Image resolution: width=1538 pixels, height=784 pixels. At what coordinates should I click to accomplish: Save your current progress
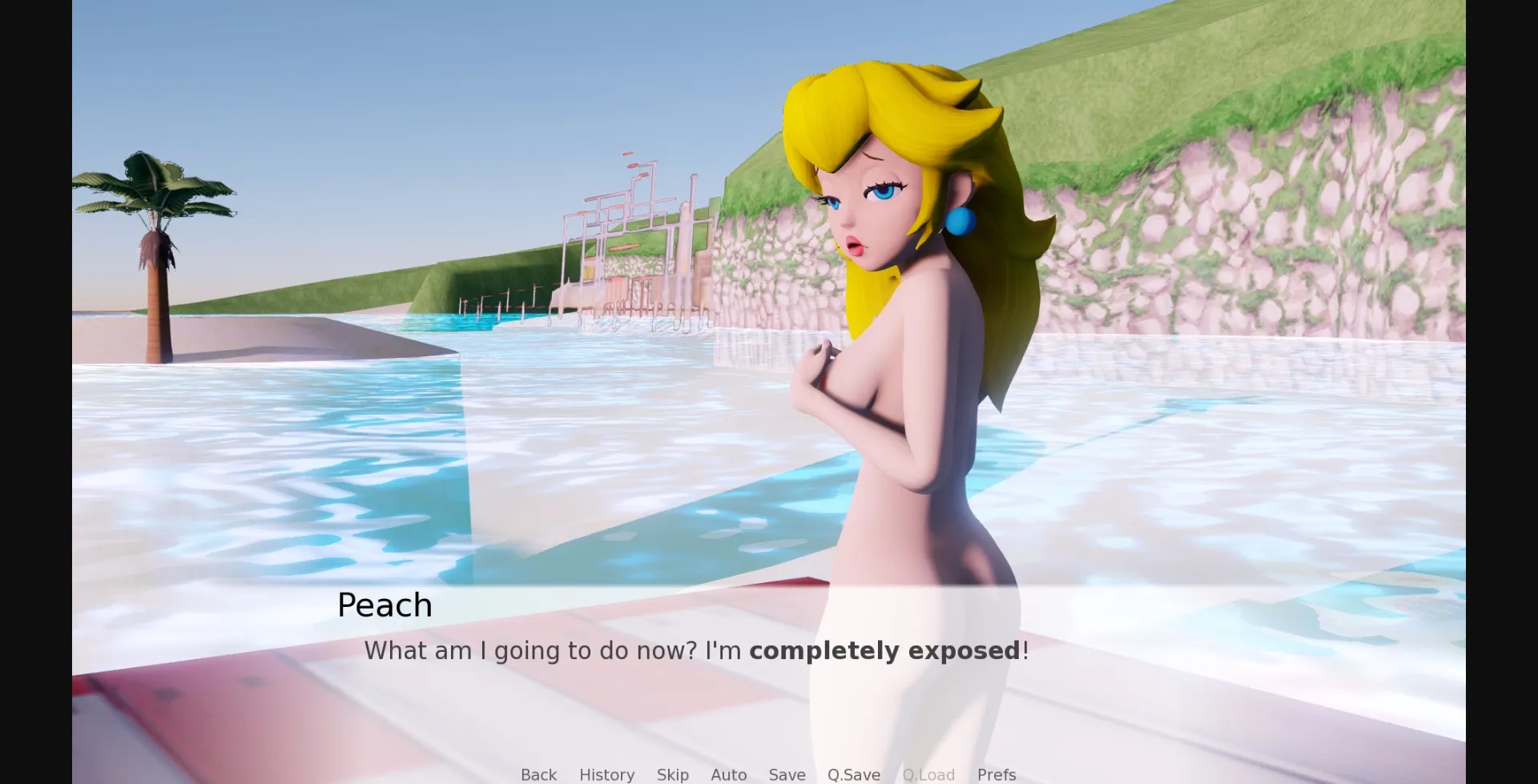pyautogui.click(x=787, y=774)
